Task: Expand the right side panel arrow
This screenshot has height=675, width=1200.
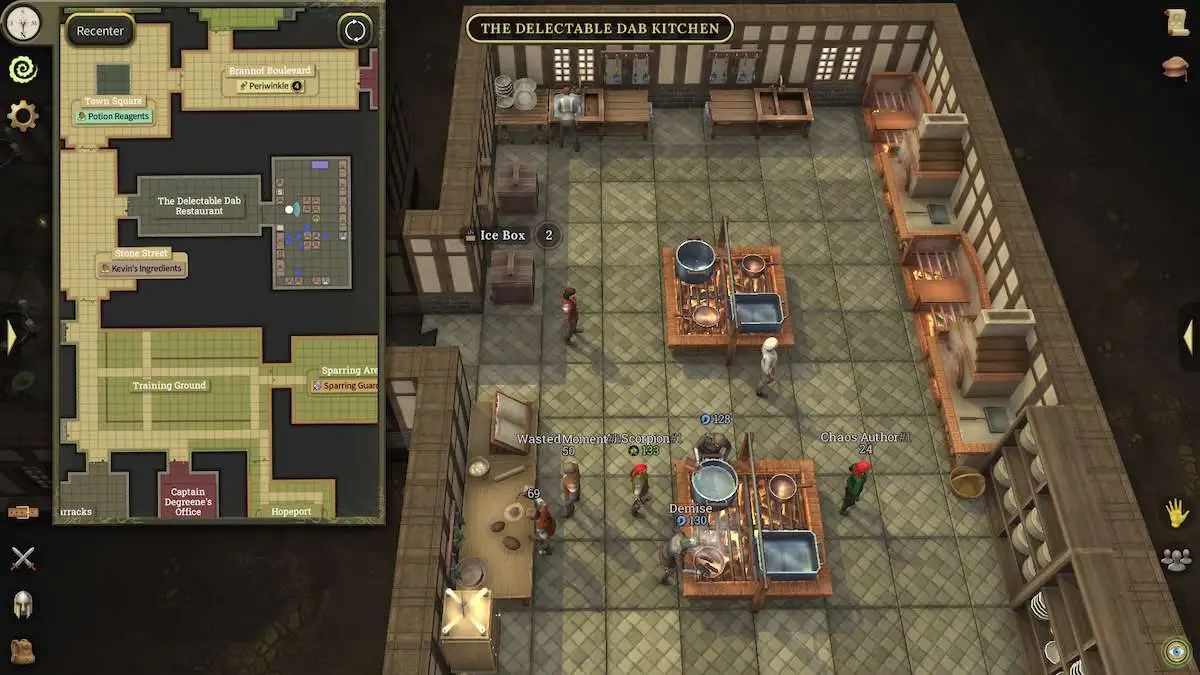Action: coord(1189,337)
